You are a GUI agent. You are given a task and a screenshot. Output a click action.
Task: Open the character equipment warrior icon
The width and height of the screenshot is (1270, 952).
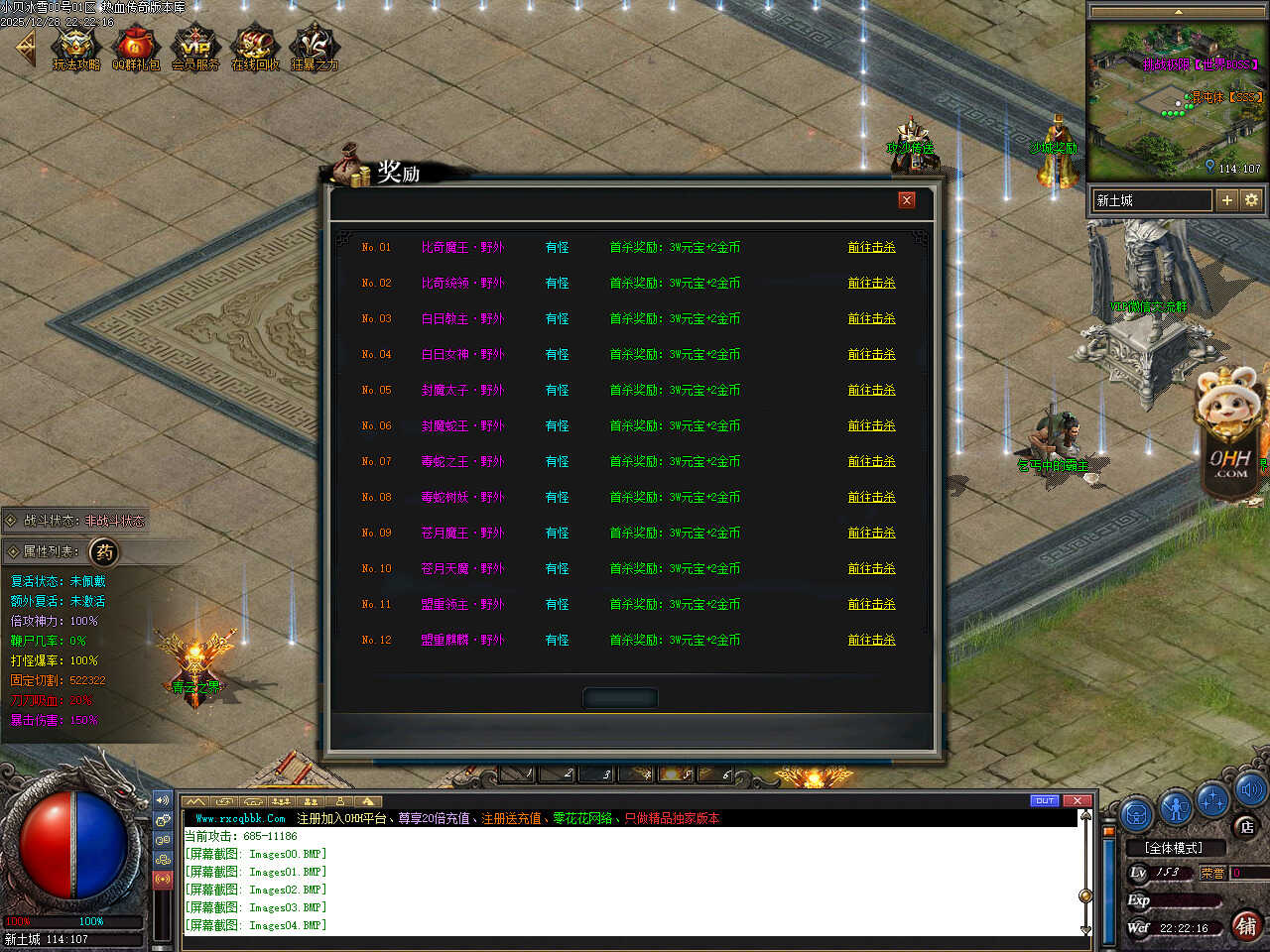pos(1176,808)
